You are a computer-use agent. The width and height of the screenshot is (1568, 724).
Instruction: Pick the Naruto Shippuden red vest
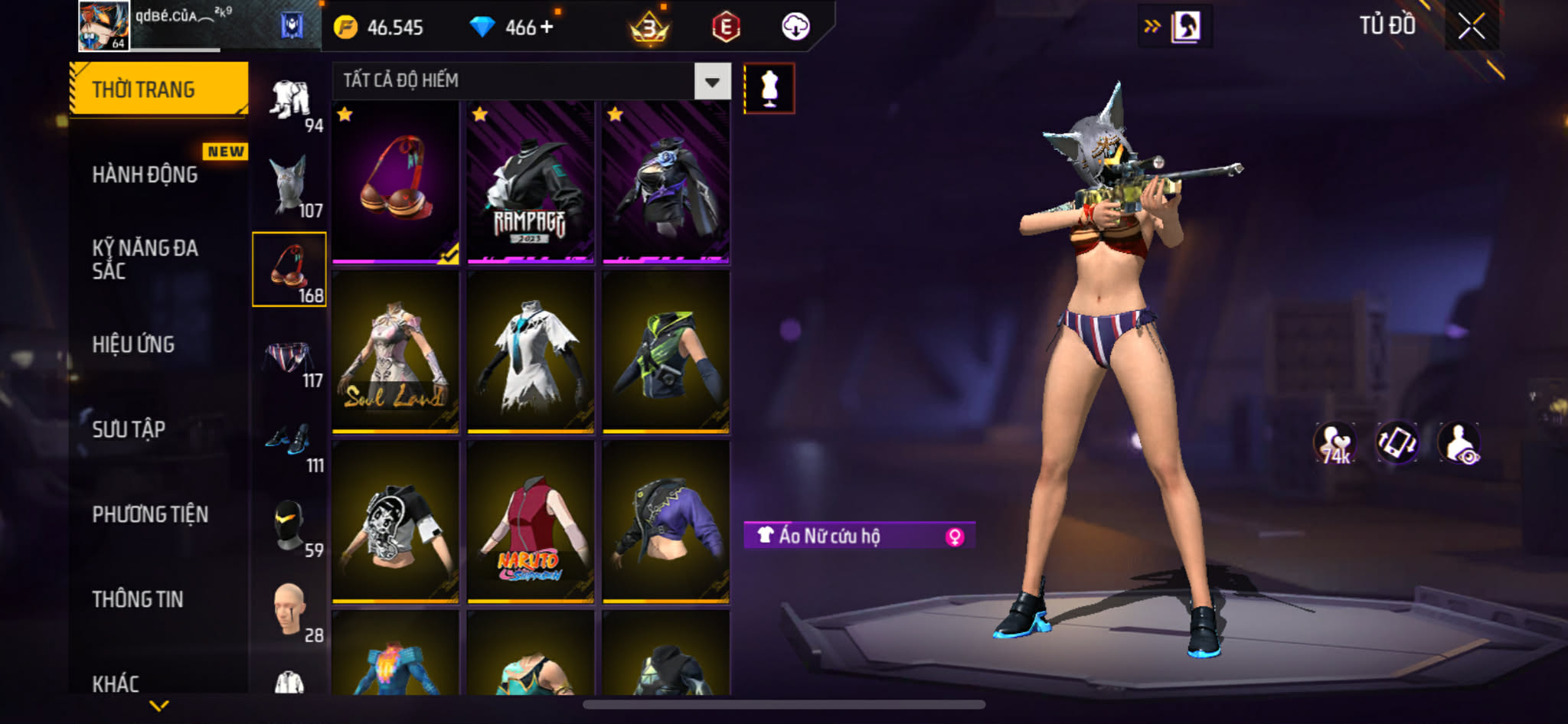click(x=531, y=523)
